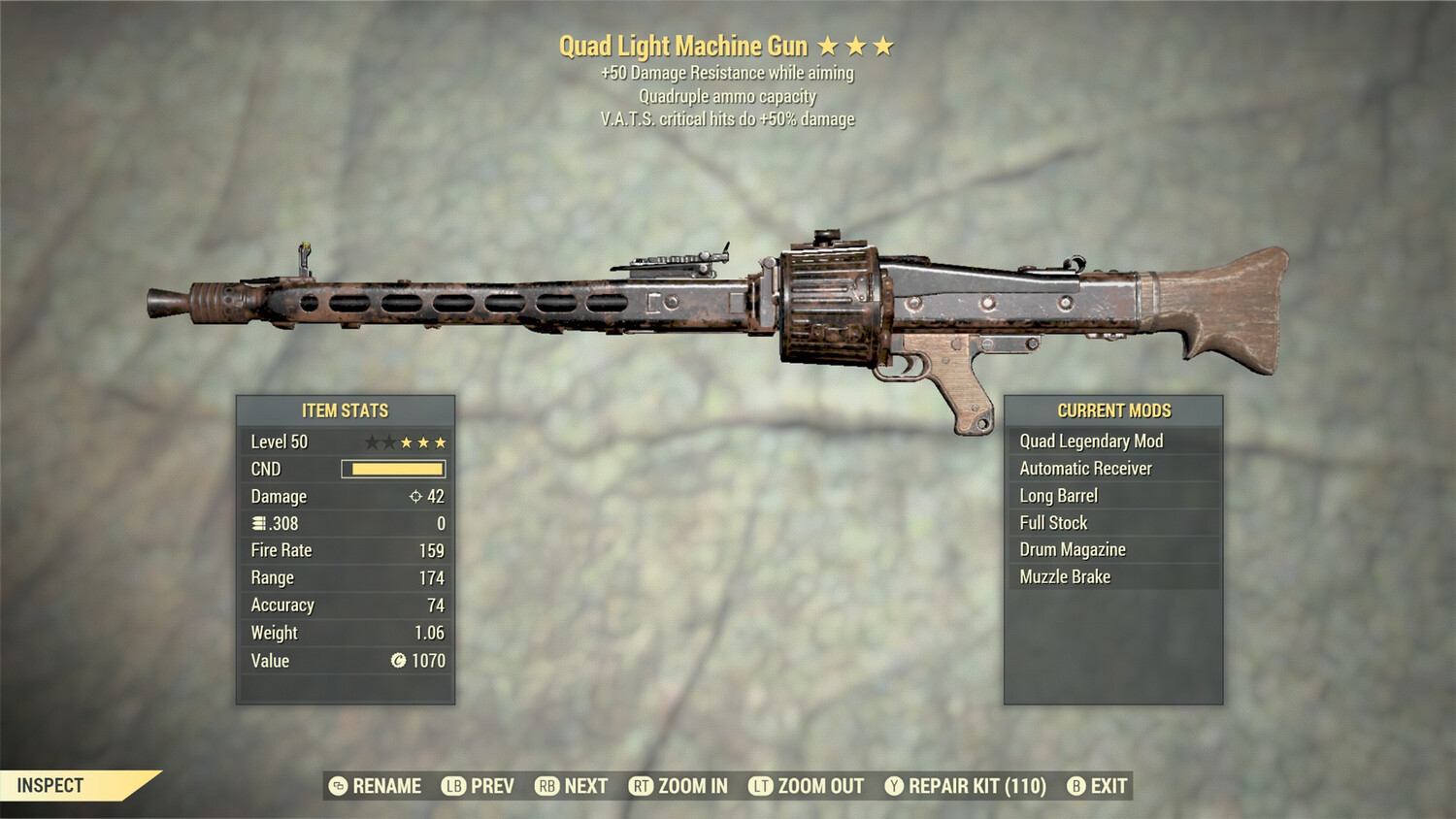This screenshot has width=1456, height=819.
Task: Click the RB button glyph before NEXT
Action: (x=546, y=786)
